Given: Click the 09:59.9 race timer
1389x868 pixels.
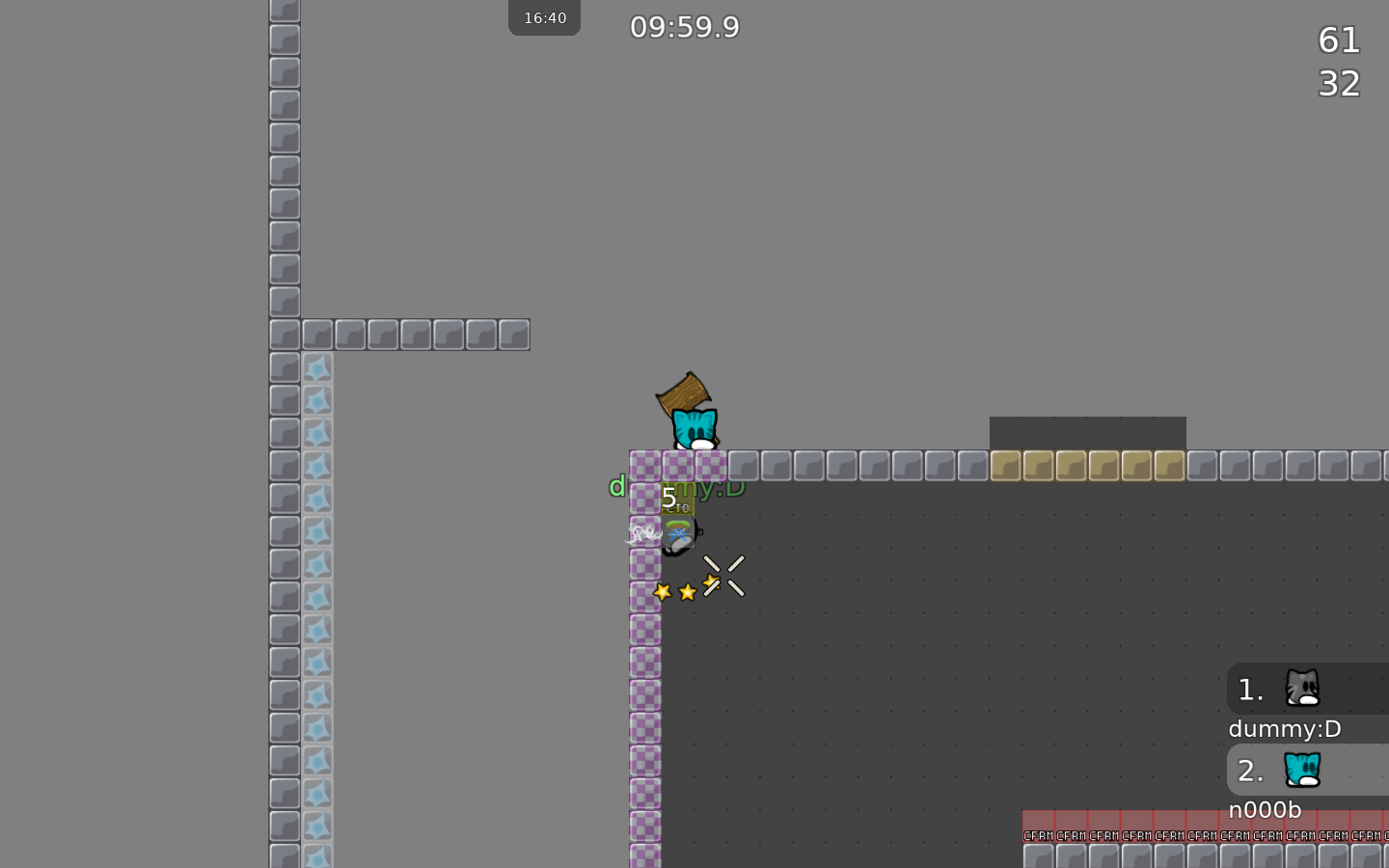Looking at the screenshot, I should (684, 27).
